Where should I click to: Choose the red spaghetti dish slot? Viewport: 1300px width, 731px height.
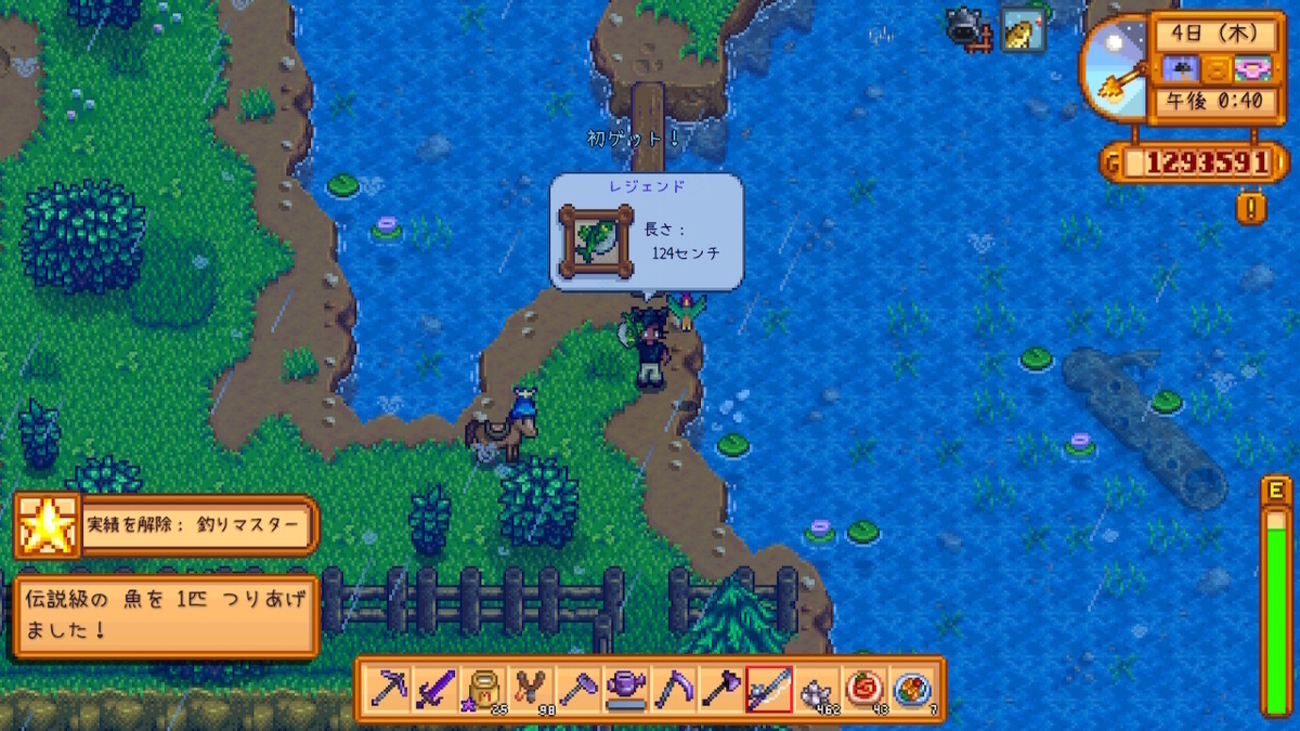[x=863, y=689]
